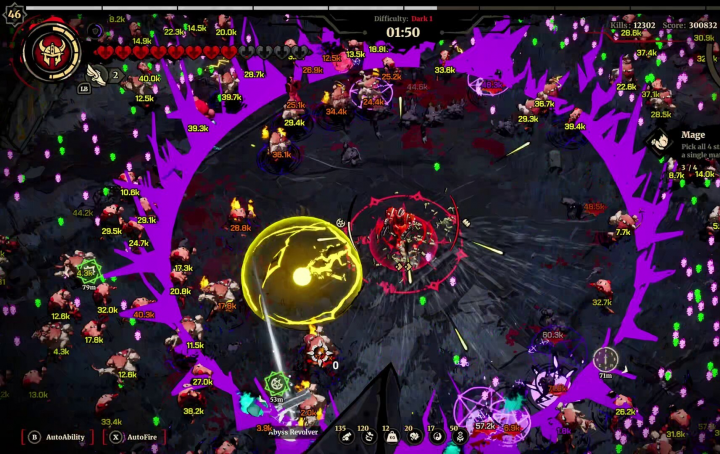Click the small shield icon beside portrait
The width and height of the screenshot is (720, 454).
95,32
